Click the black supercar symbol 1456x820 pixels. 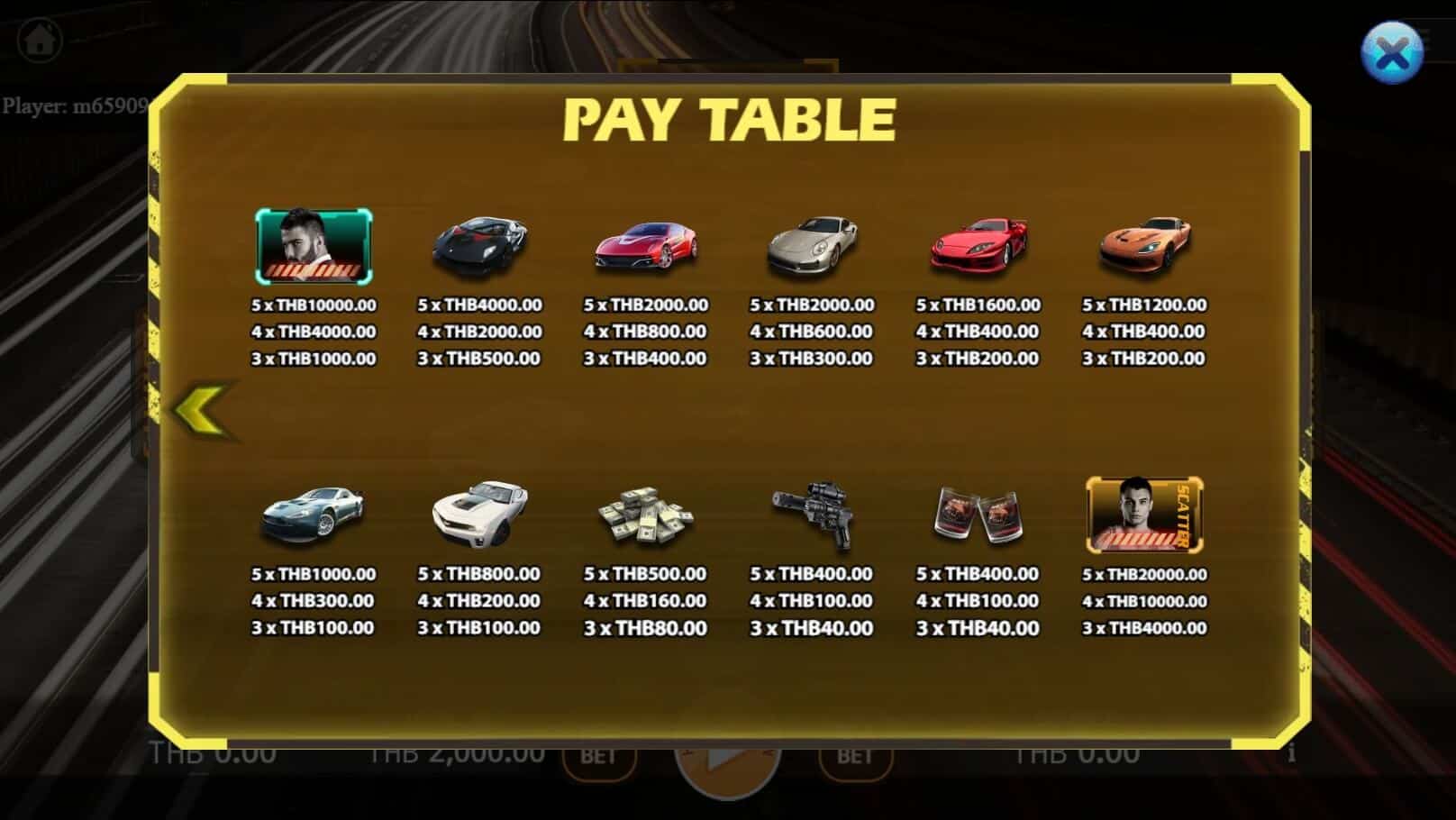pyautogui.click(x=479, y=243)
